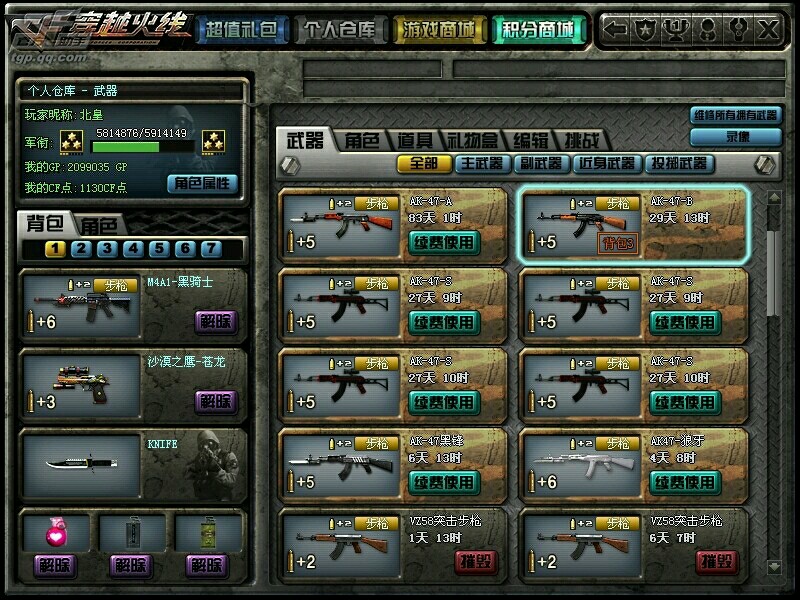Screen dimensions: 800x600
Task: Close the warehouse with the X button
Action: pyautogui.click(x=768, y=30)
